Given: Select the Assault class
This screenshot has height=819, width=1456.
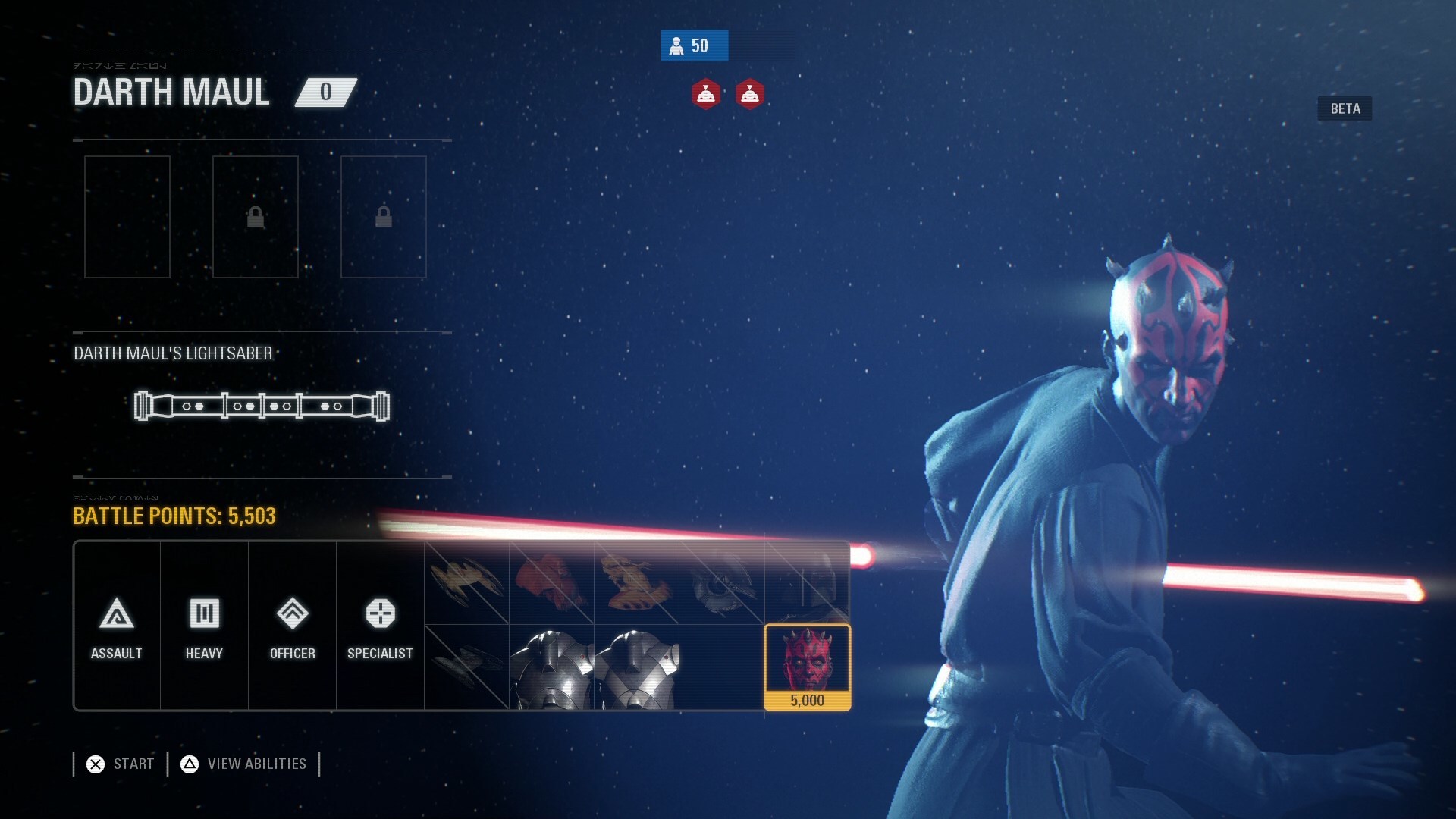Looking at the screenshot, I should tap(117, 626).
